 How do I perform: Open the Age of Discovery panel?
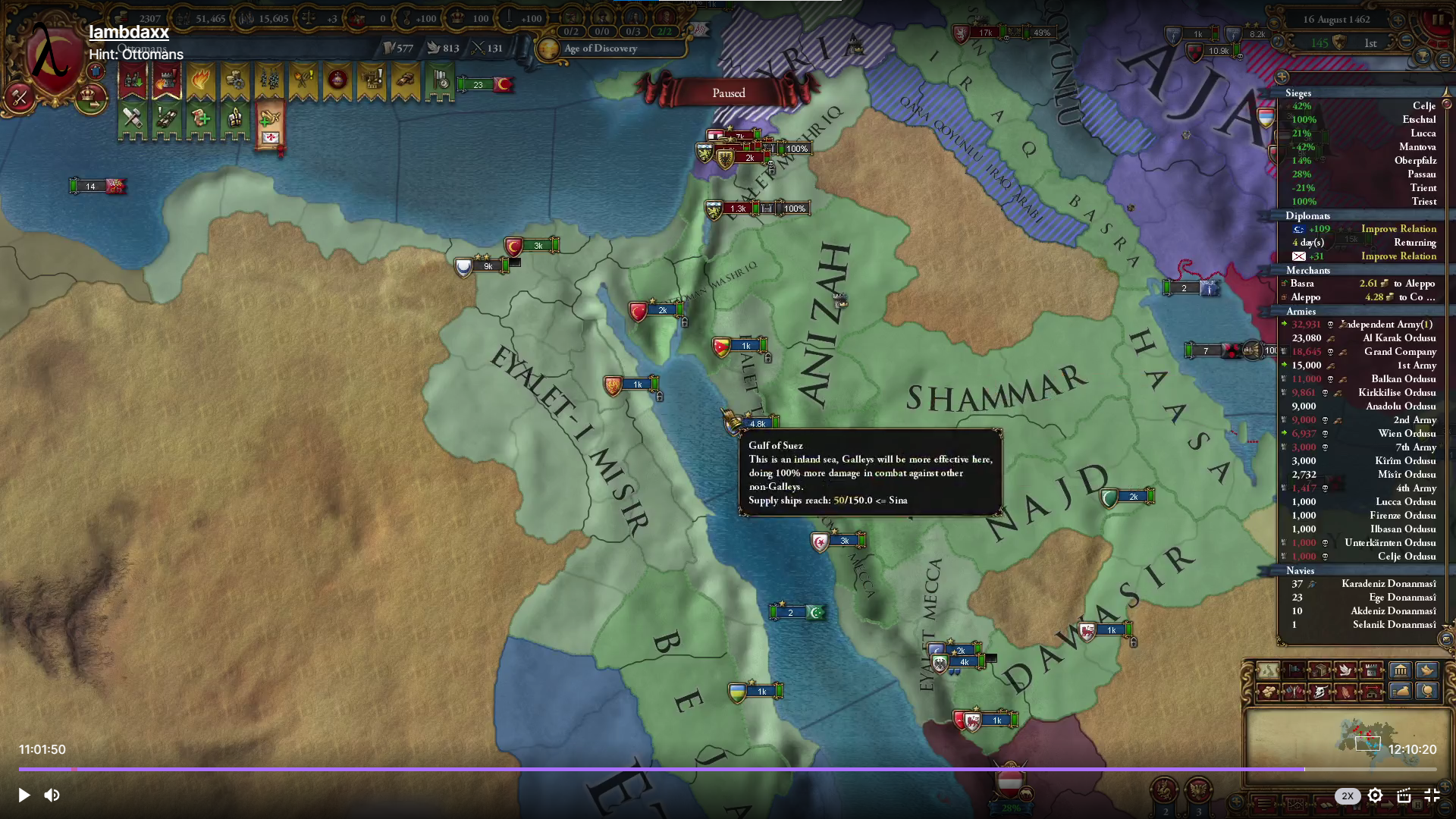pyautogui.click(x=601, y=49)
